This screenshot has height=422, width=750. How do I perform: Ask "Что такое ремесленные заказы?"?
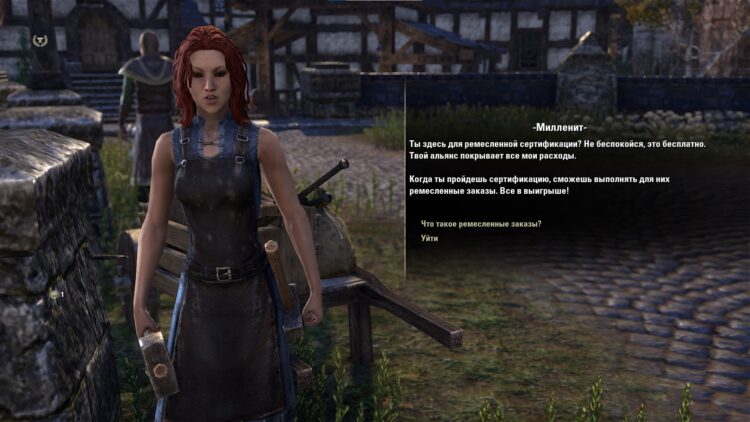[481, 223]
